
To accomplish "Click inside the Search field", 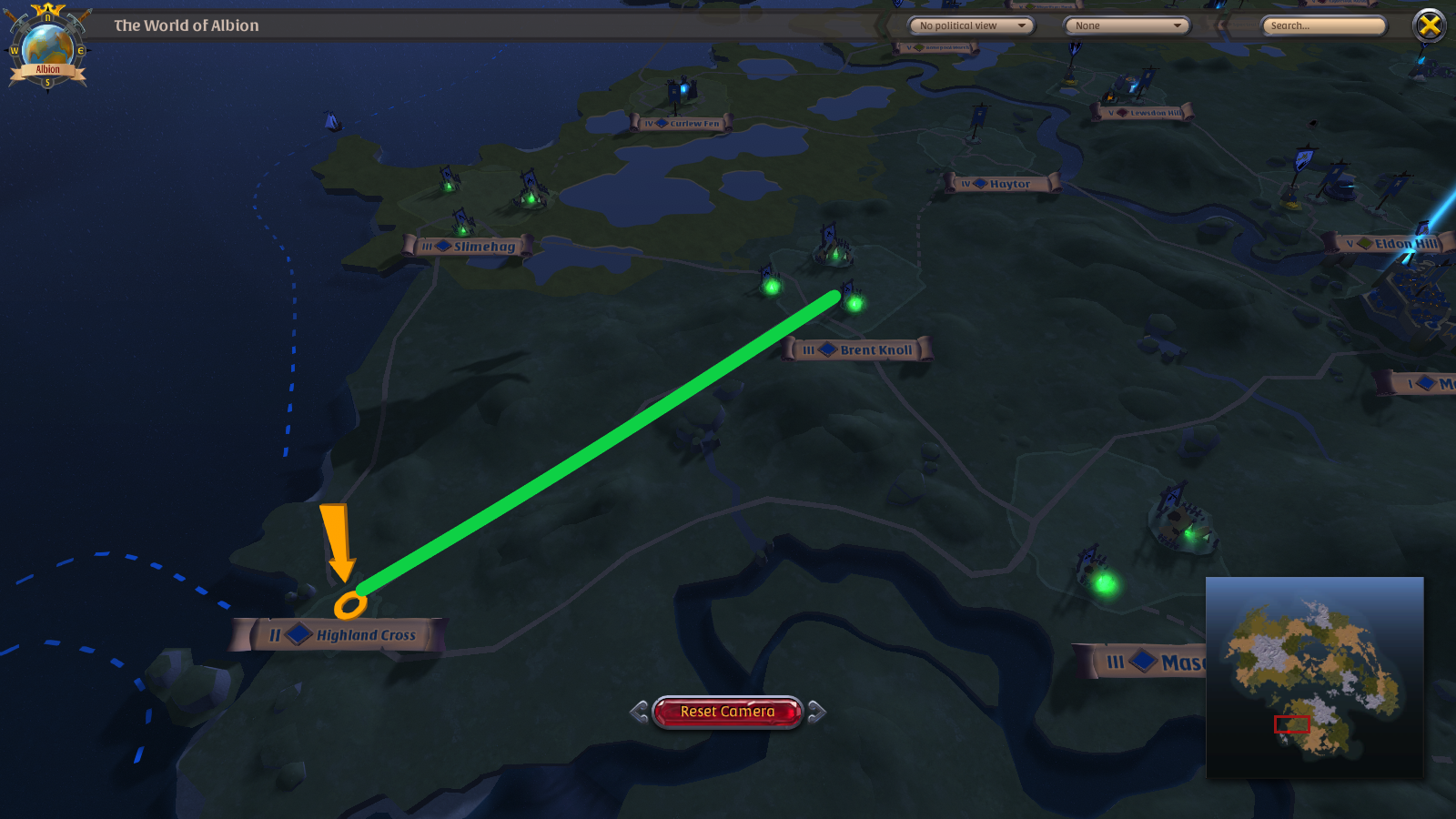I will [1322, 25].
